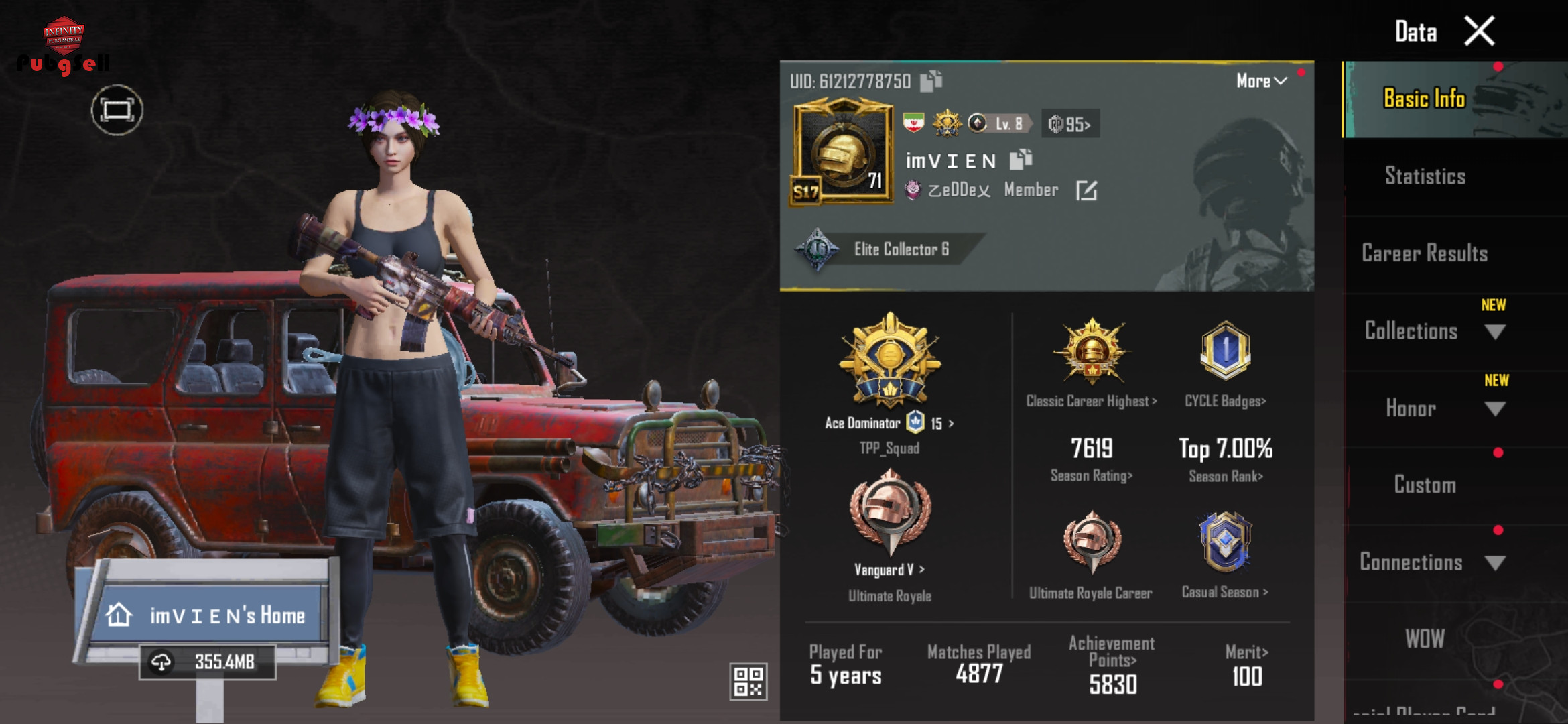Open the More dropdown
This screenshot has width=1568, height=724.
[1261, 81]
